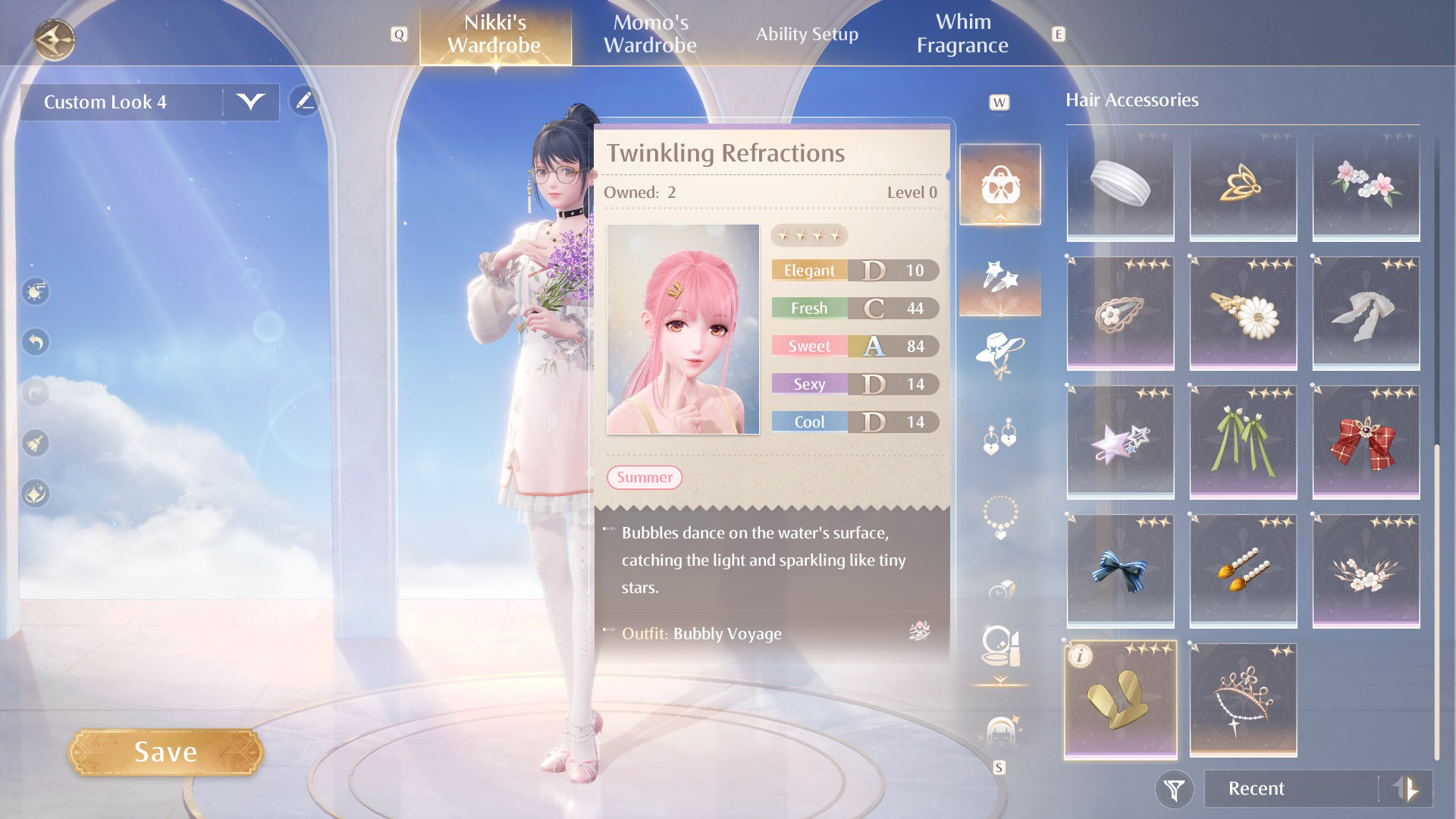
Task: Go back using the arrow button
Action: (x=55, y=39)
